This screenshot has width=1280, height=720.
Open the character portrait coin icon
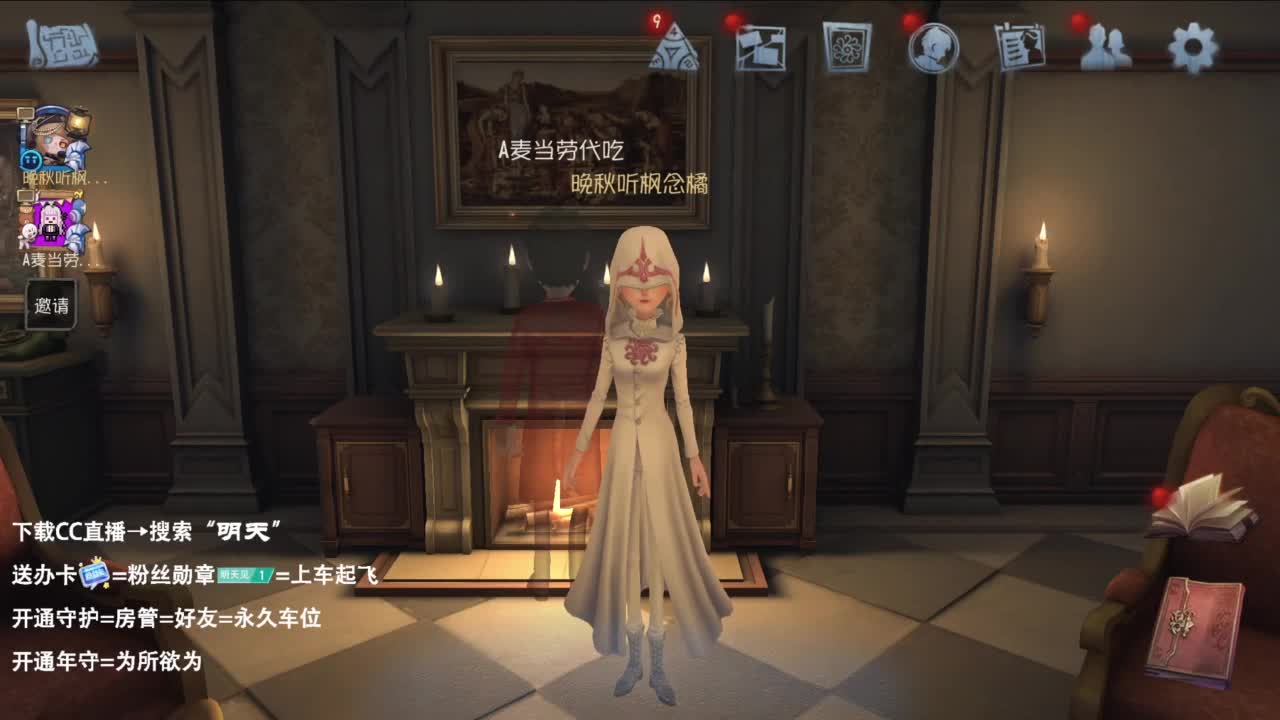pyautogui.click(x=933, y=47)
